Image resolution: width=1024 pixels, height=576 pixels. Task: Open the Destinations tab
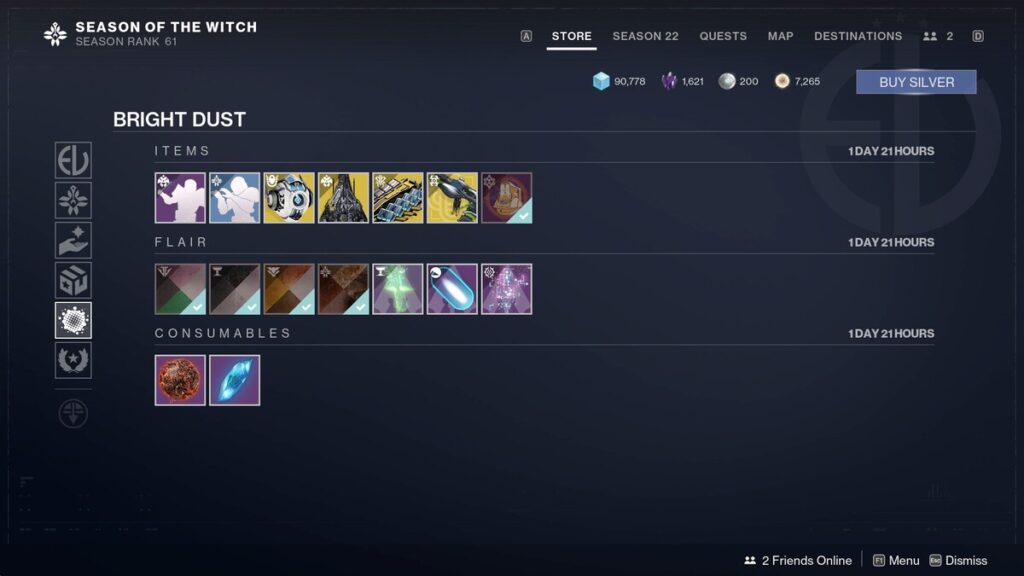click(x=858, y=36)
